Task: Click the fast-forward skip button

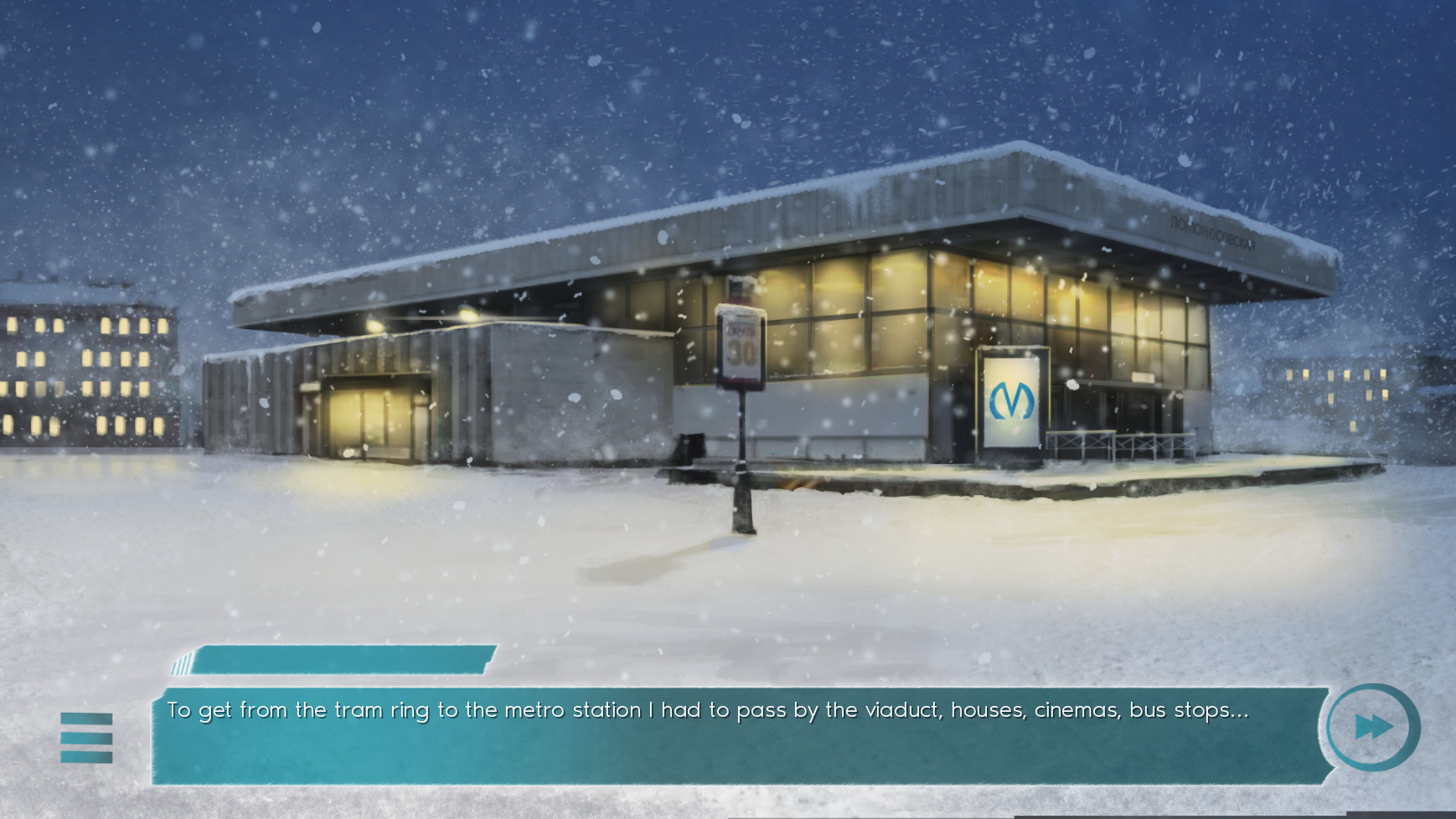Action: tap(1373, 727)
